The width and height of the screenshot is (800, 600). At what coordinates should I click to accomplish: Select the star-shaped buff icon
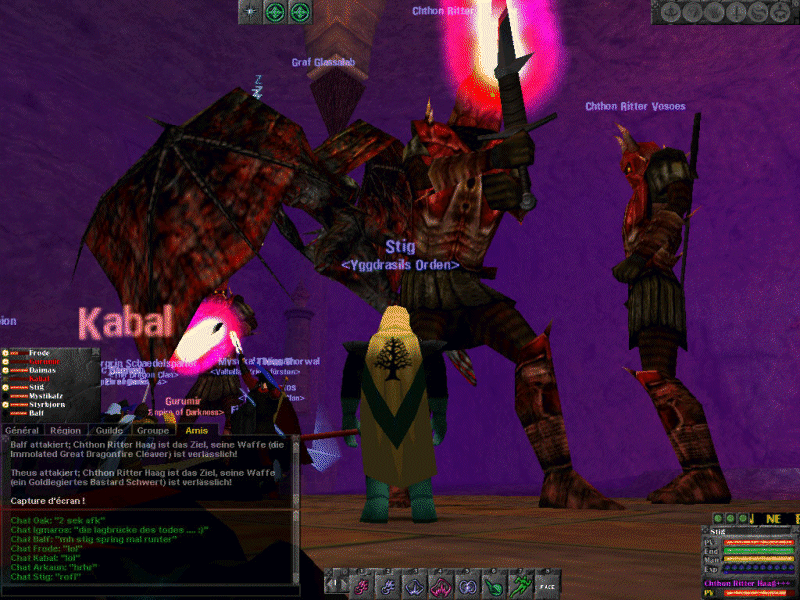248,11
